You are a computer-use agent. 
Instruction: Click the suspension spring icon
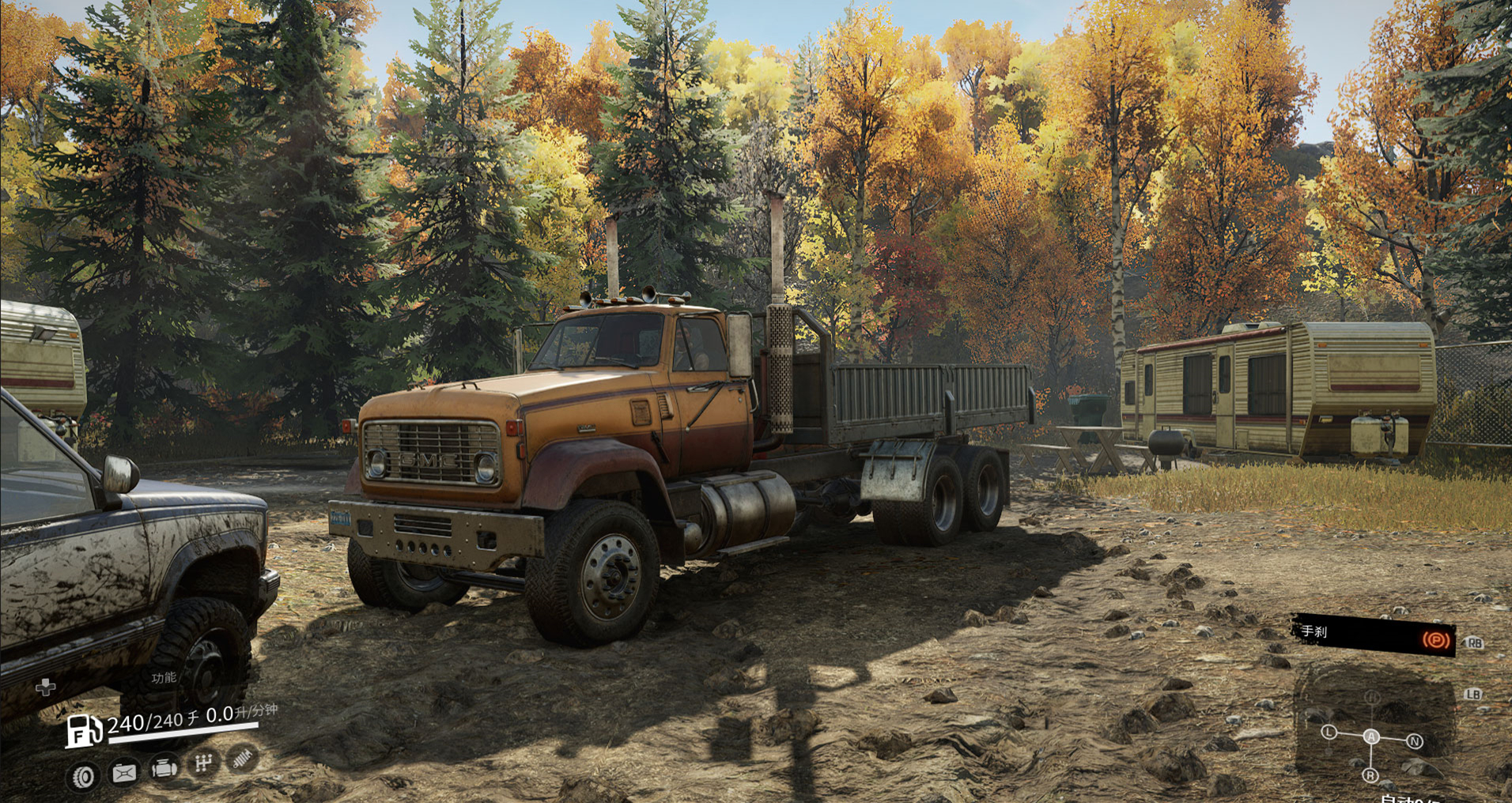[x=243, y=759]
